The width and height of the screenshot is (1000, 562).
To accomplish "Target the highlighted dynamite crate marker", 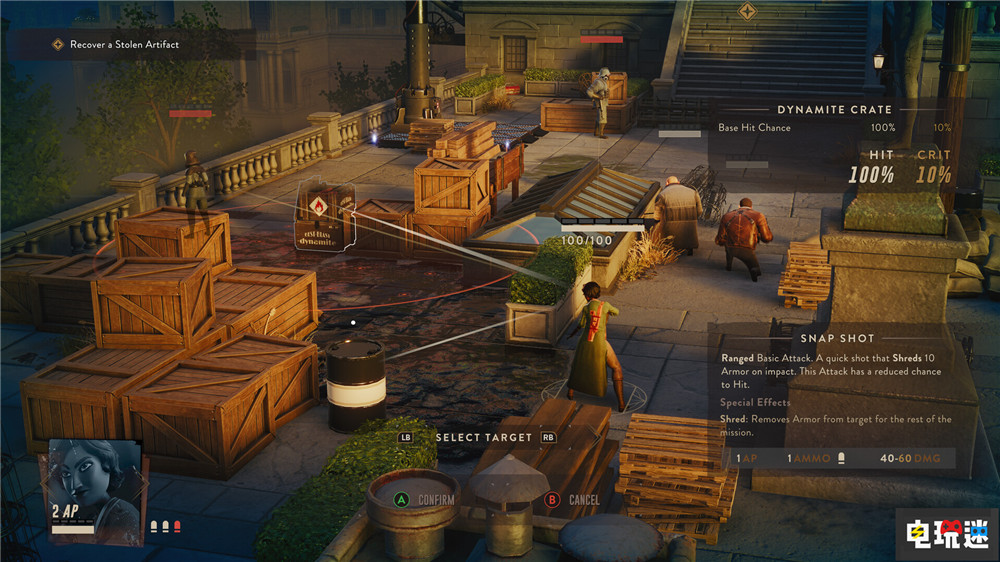I will [x=325, y=216].
